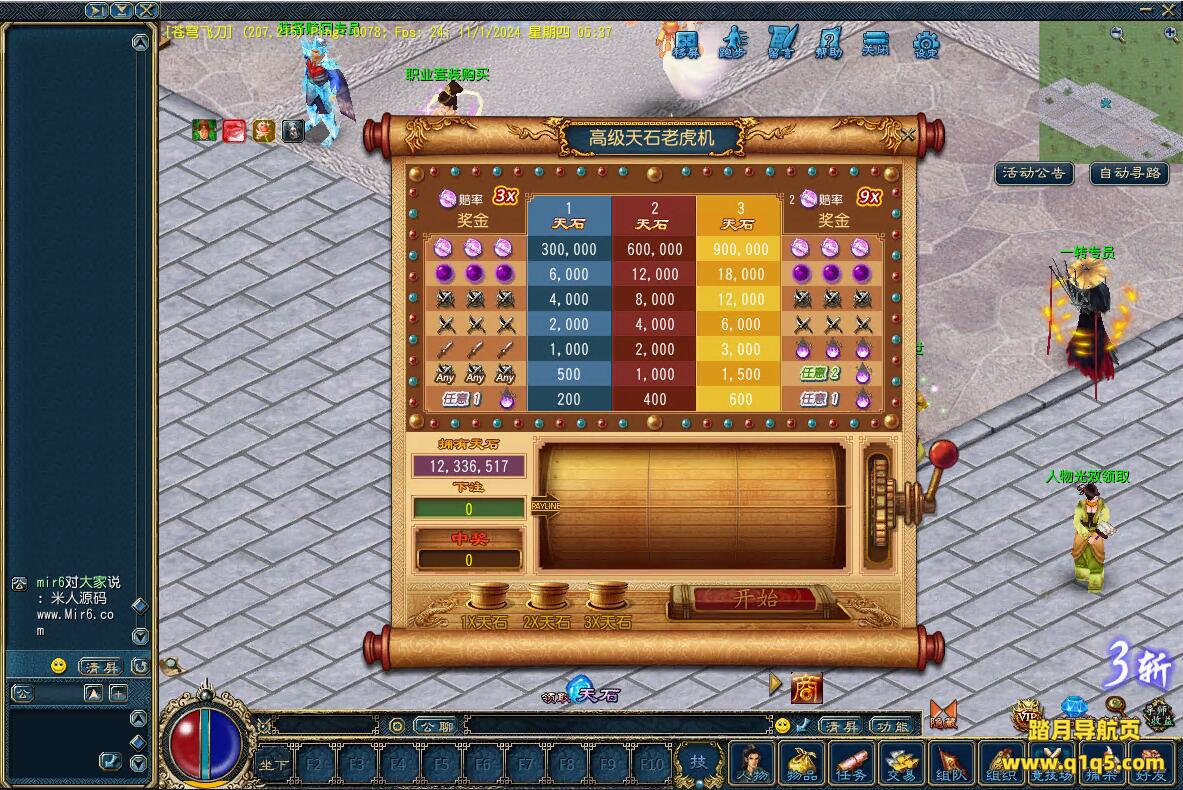Toggle the 跑步 run mode icon

click(x=733, y=44)
